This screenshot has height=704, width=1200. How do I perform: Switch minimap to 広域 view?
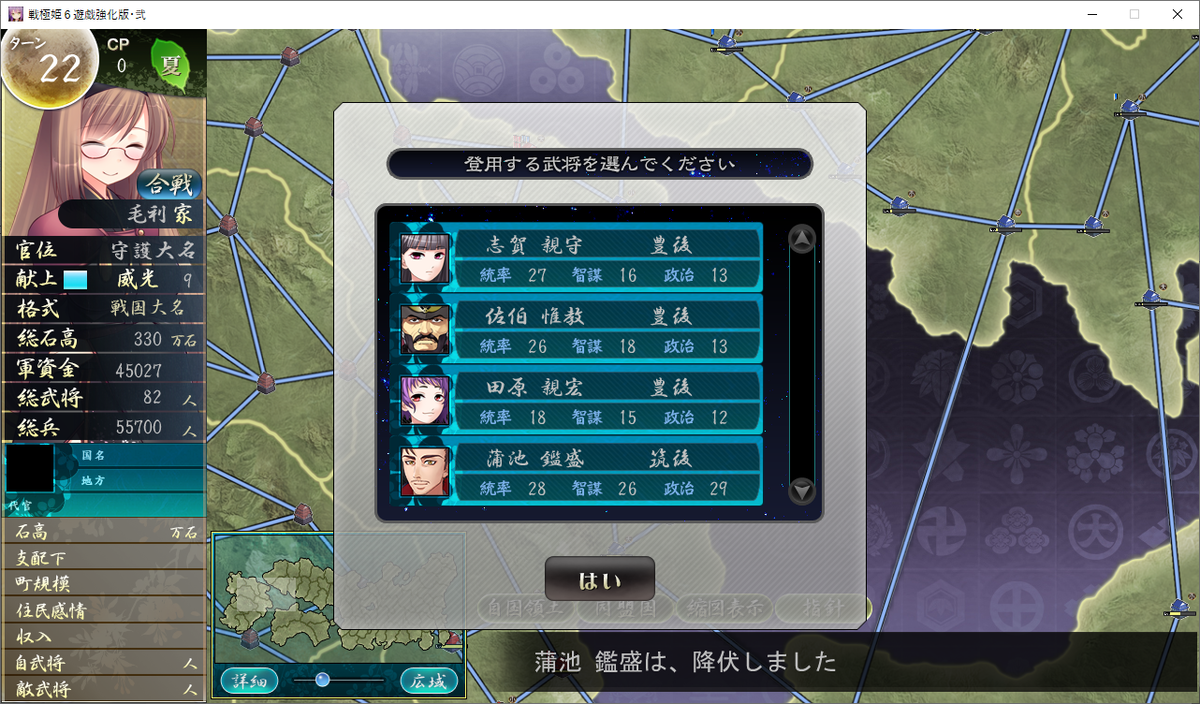(429, 681)
